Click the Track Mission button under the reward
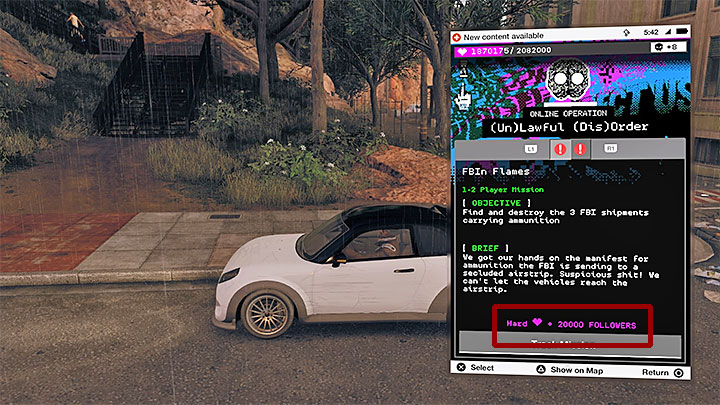 tap(570, 343)
